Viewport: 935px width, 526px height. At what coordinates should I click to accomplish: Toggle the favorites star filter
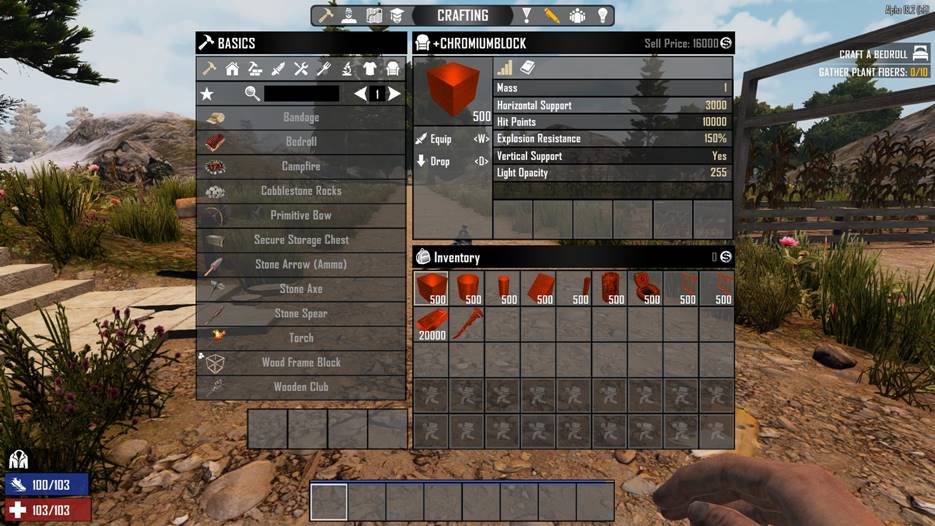pyautogui.click(x=207, y=94)
